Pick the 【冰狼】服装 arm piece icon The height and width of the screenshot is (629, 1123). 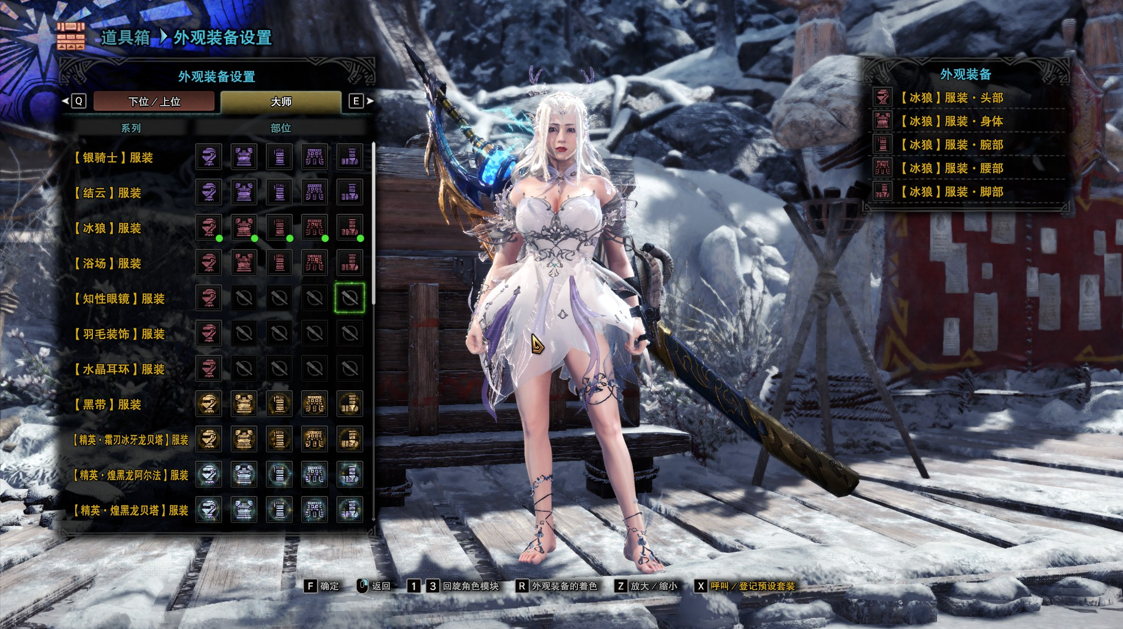(x=279, y=228)
